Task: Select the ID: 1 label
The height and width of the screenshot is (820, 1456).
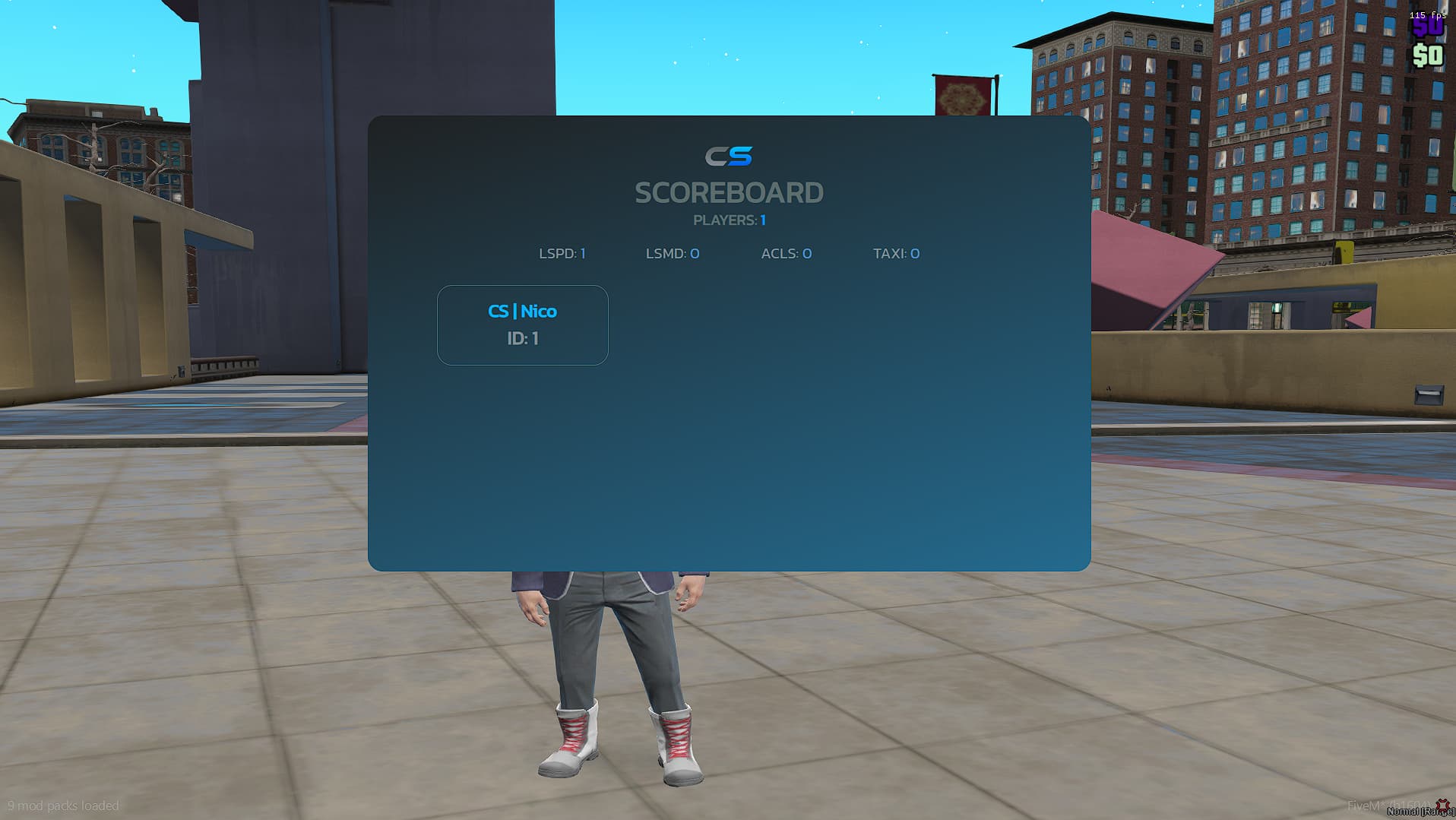Action: pos(522,338)
